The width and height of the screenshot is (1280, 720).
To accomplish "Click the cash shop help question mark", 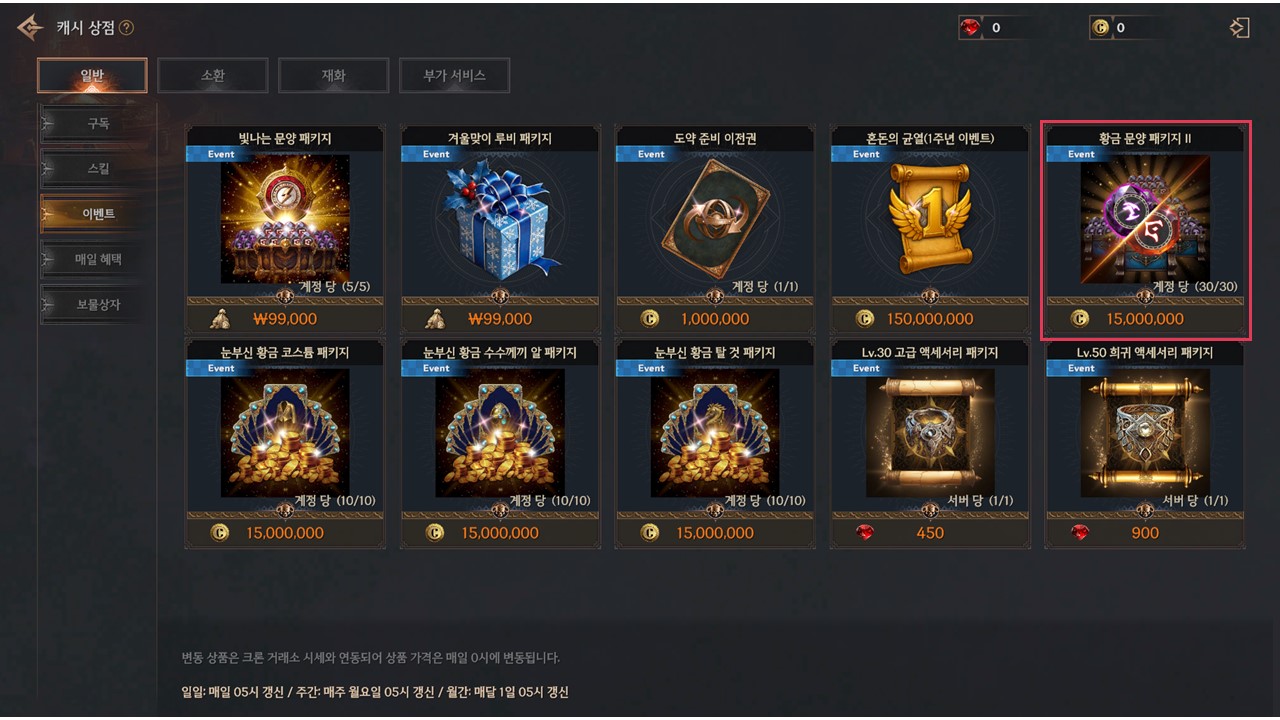I will click(126, 28).
